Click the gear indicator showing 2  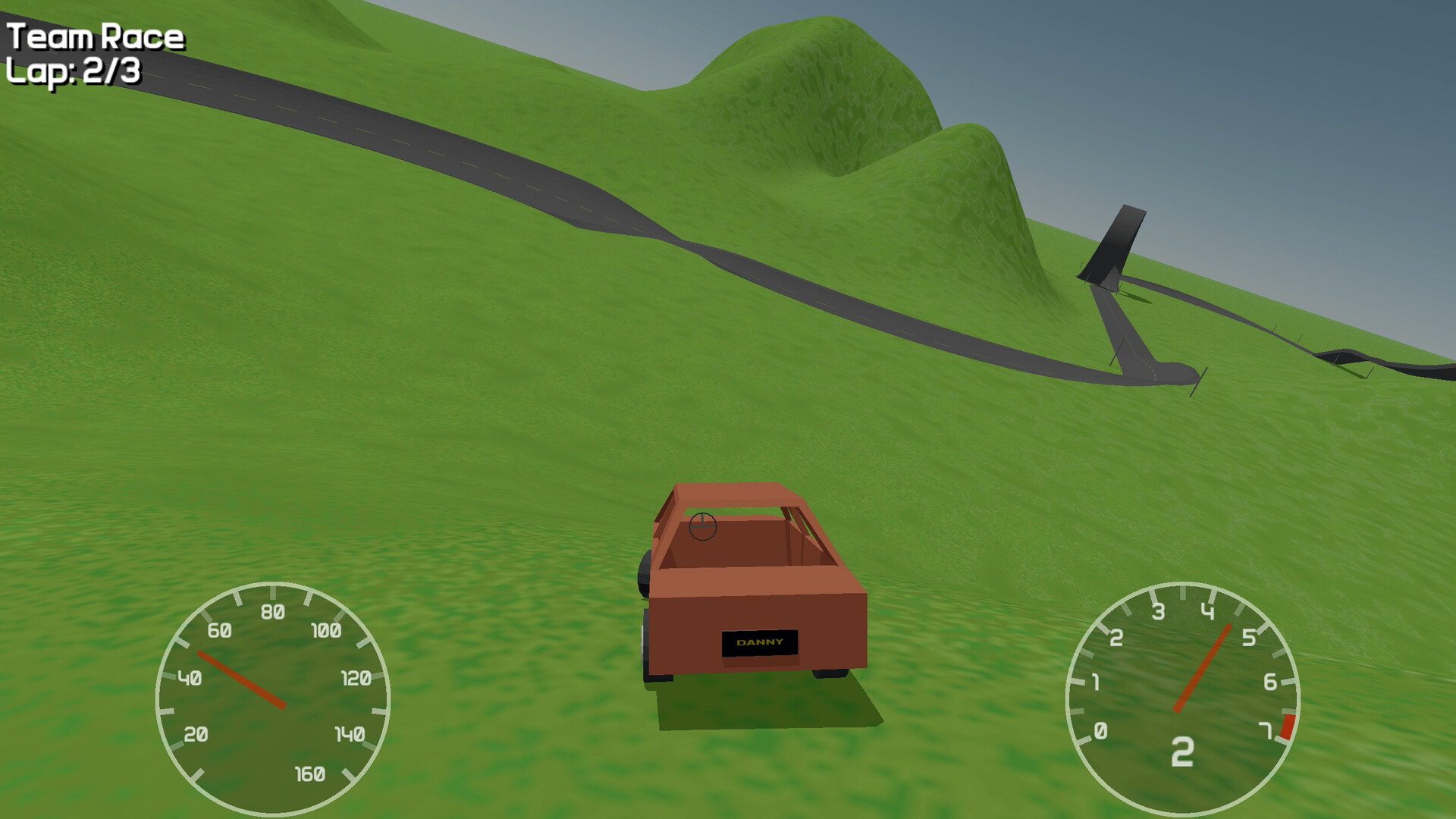(x=1183, y=751)
